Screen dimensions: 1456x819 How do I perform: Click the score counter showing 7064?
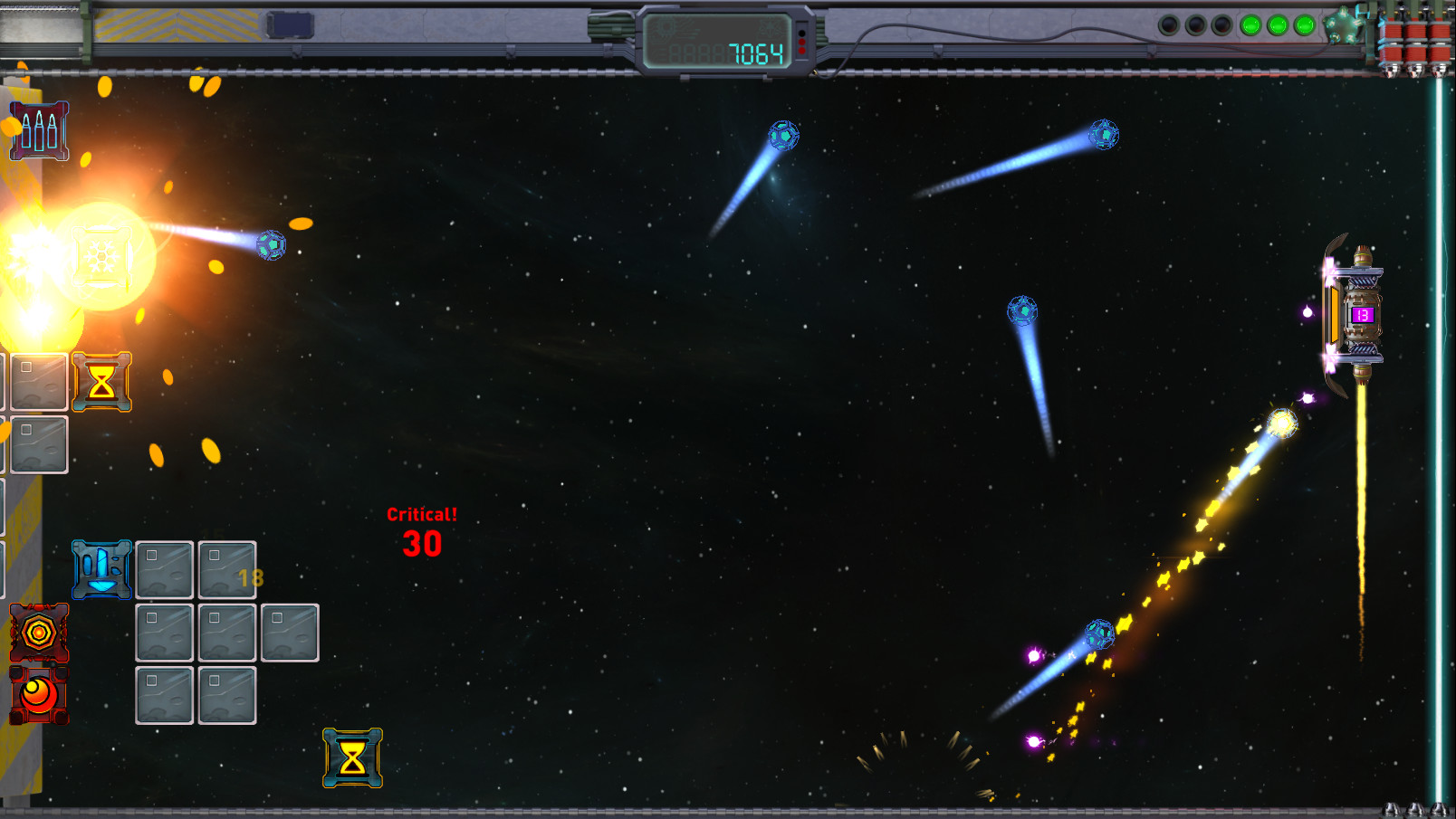click(754, 52)
